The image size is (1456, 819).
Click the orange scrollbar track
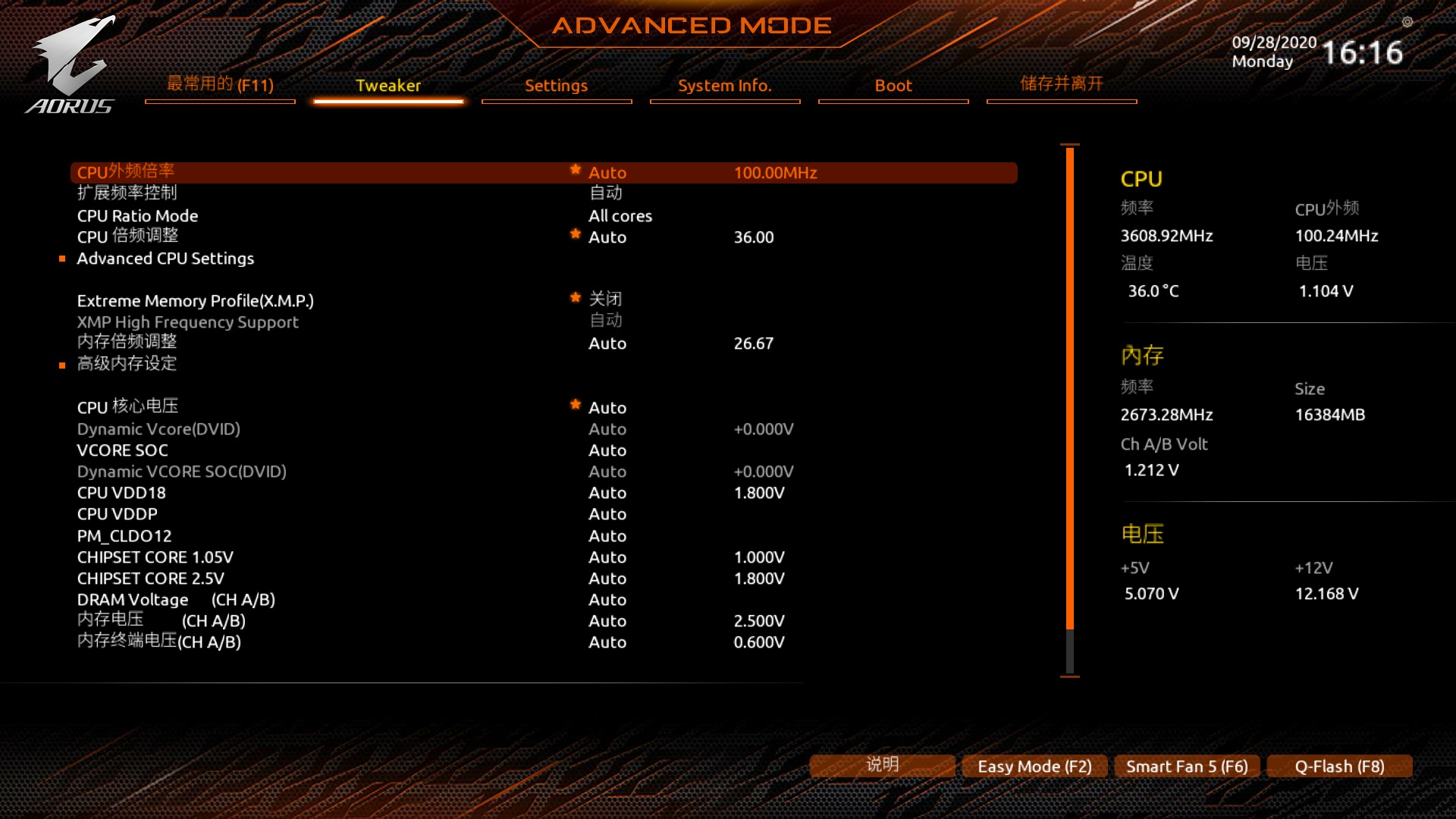pos(1069,394)
